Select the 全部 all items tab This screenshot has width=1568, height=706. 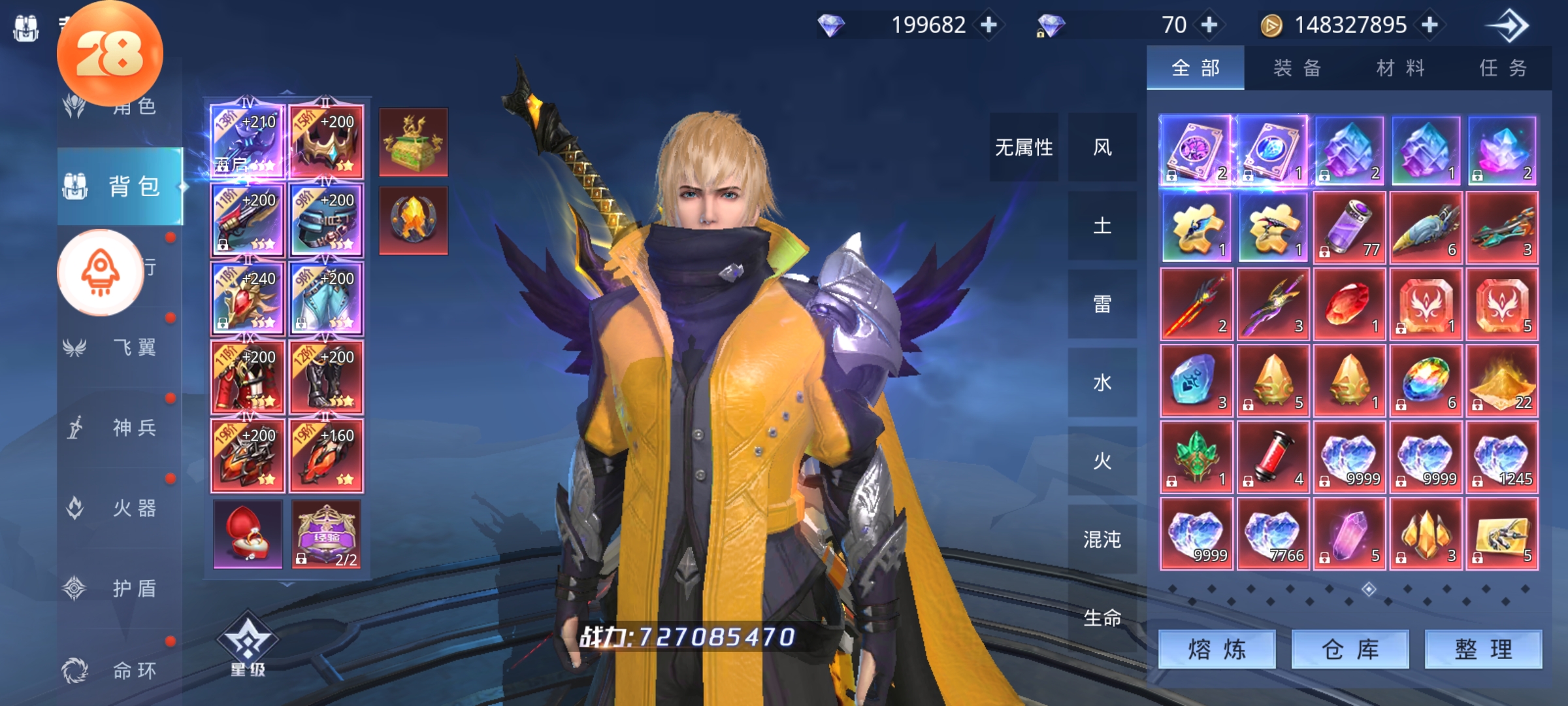click(x=1195, y=68)
